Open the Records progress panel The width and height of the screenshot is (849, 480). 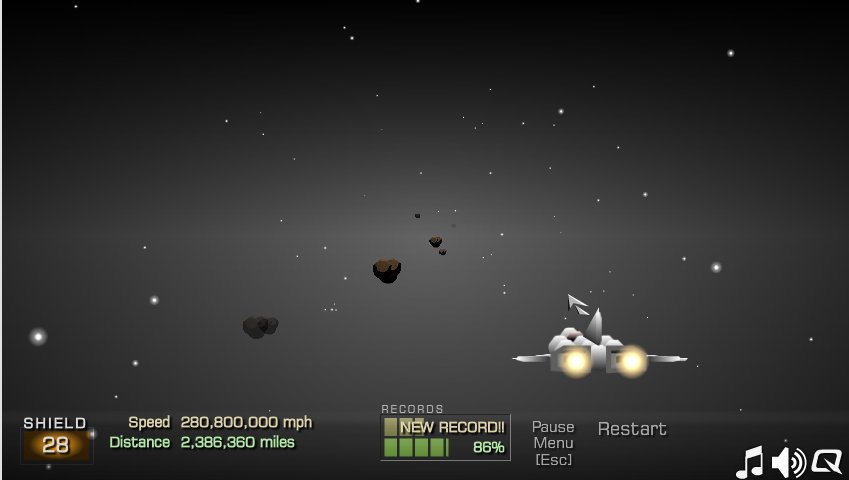point(445,437)
